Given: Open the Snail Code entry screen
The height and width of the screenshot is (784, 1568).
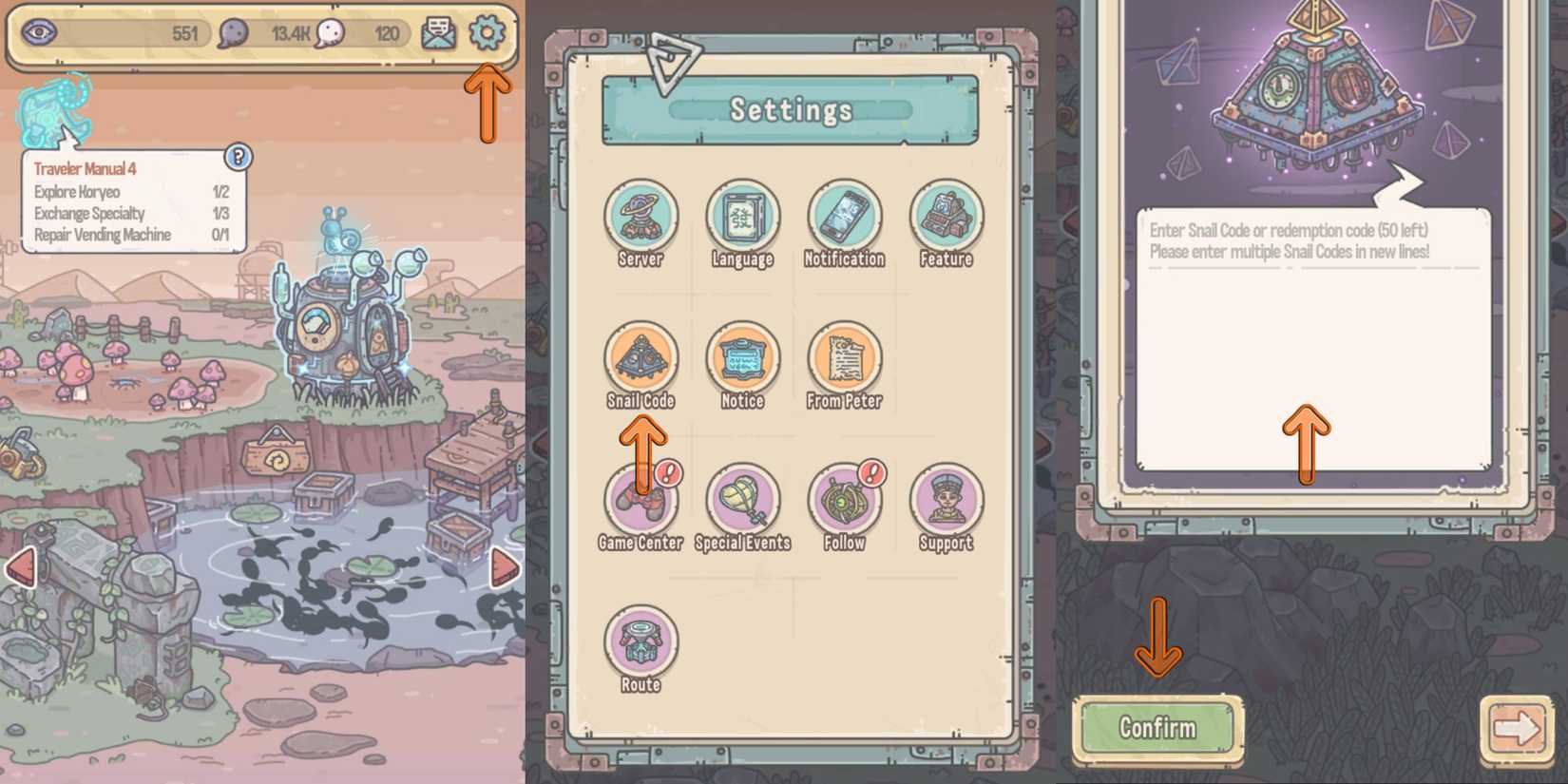Looking at the screenshot, I should coord(642,361).
